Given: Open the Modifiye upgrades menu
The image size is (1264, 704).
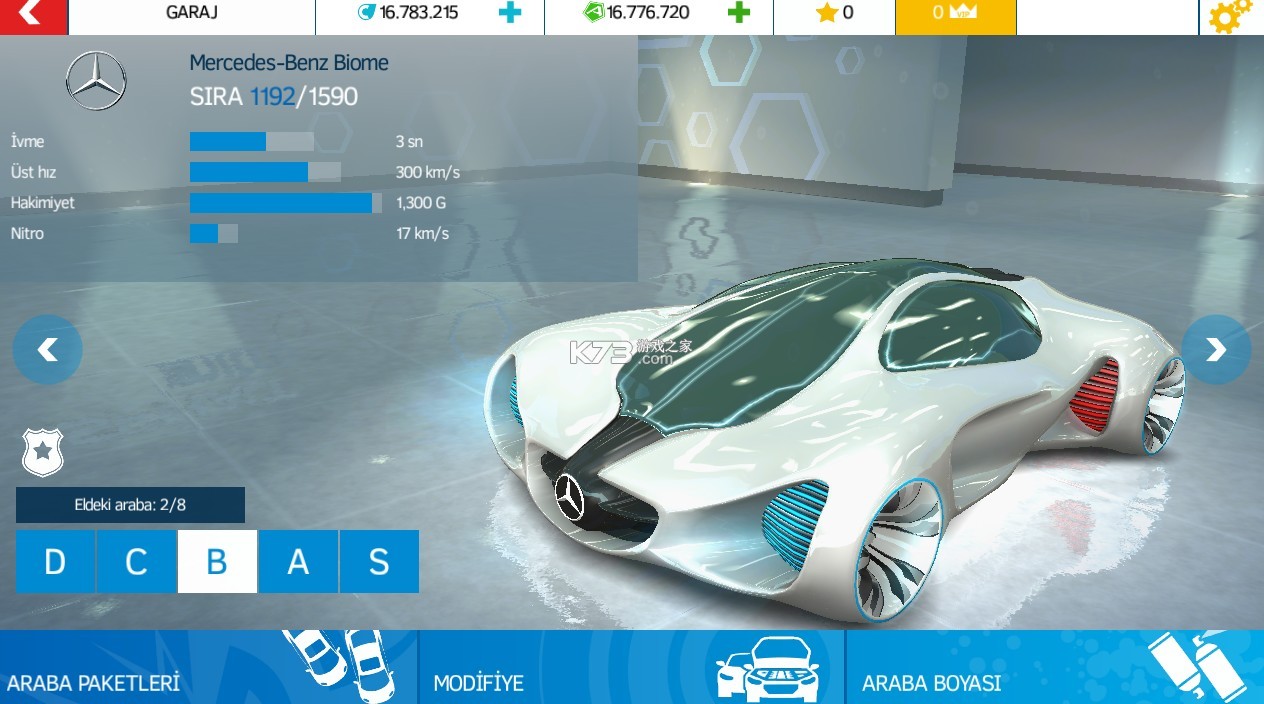Looking at the screenshot, I should point(631,667).
